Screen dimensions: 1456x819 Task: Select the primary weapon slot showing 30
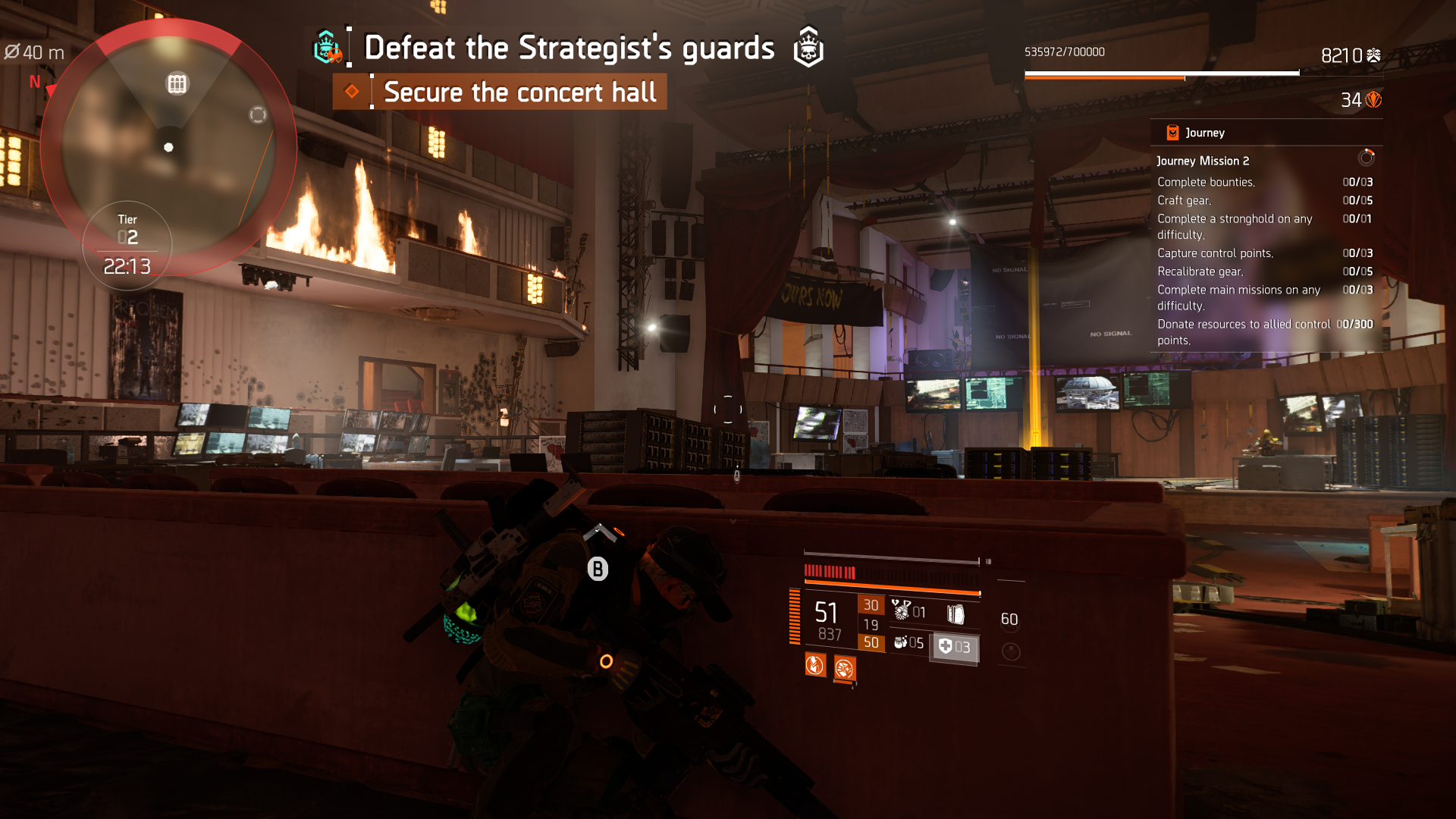(x=871, y=605)
